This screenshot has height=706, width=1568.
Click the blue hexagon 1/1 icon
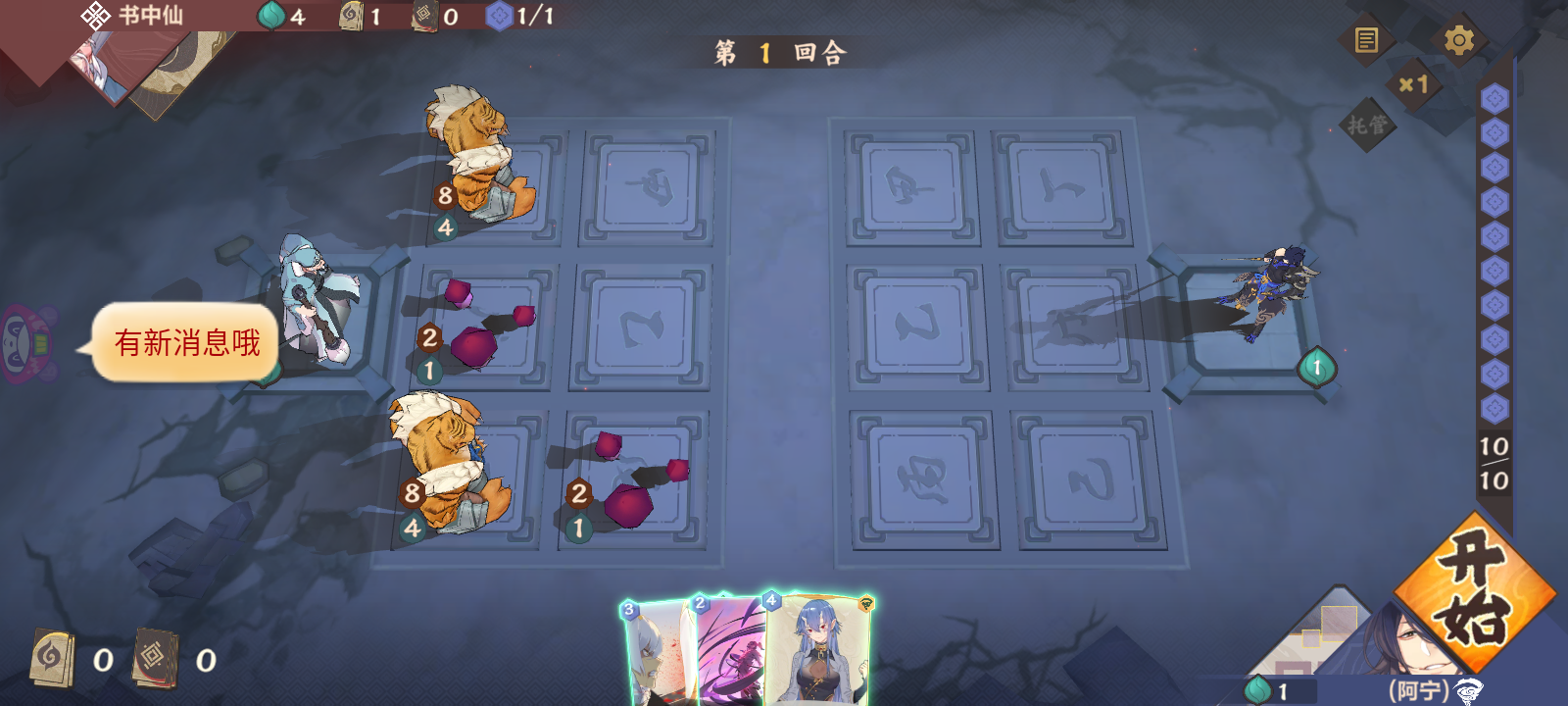(501, 16)
